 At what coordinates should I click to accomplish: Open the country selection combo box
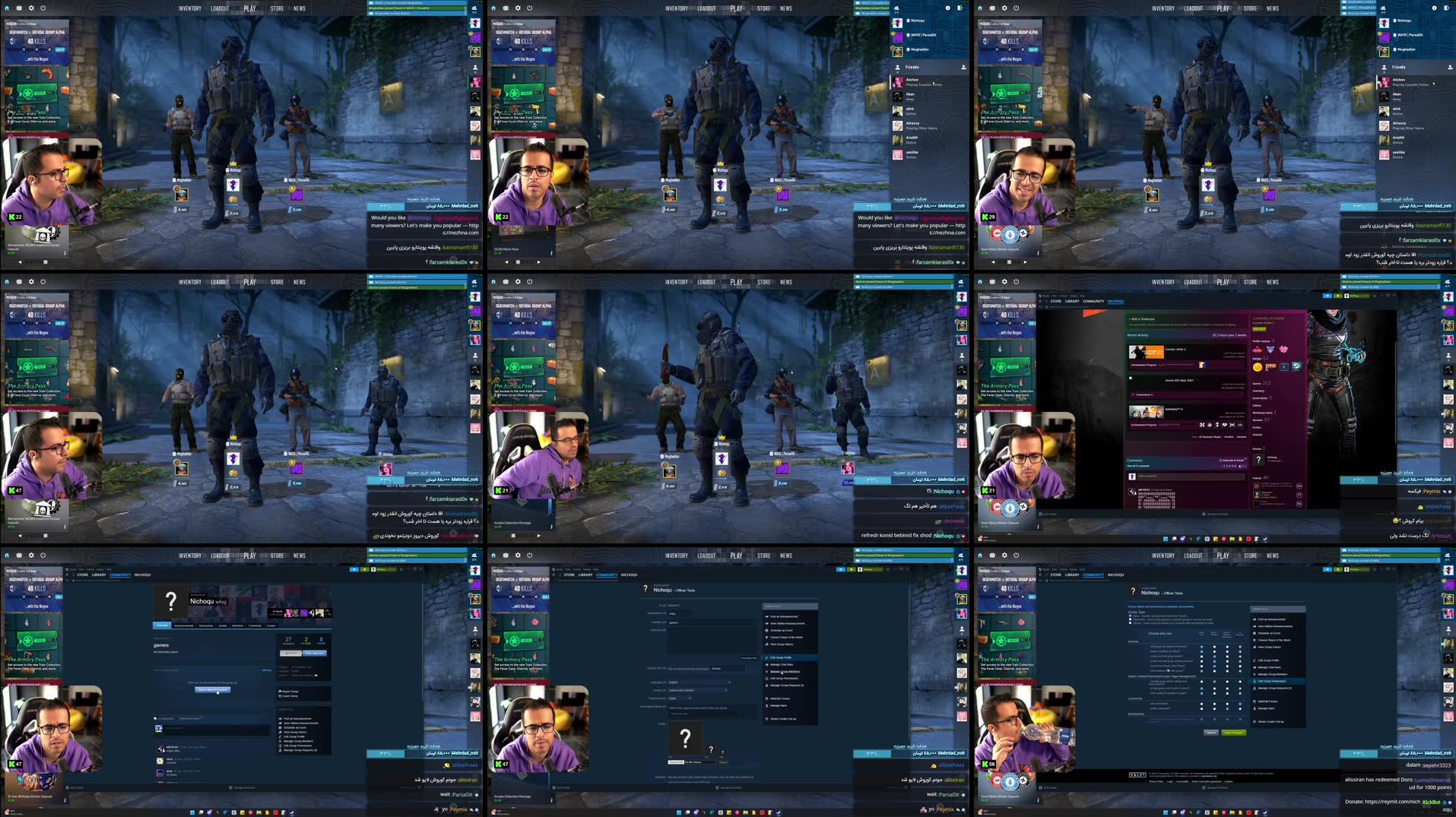[697, 690]
